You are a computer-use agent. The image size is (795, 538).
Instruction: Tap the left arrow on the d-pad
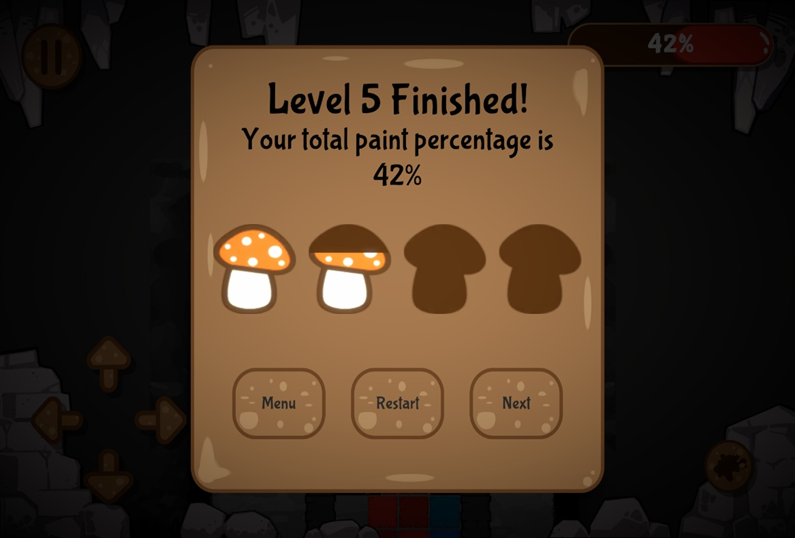pyautogui.click(x=57, y=420)
